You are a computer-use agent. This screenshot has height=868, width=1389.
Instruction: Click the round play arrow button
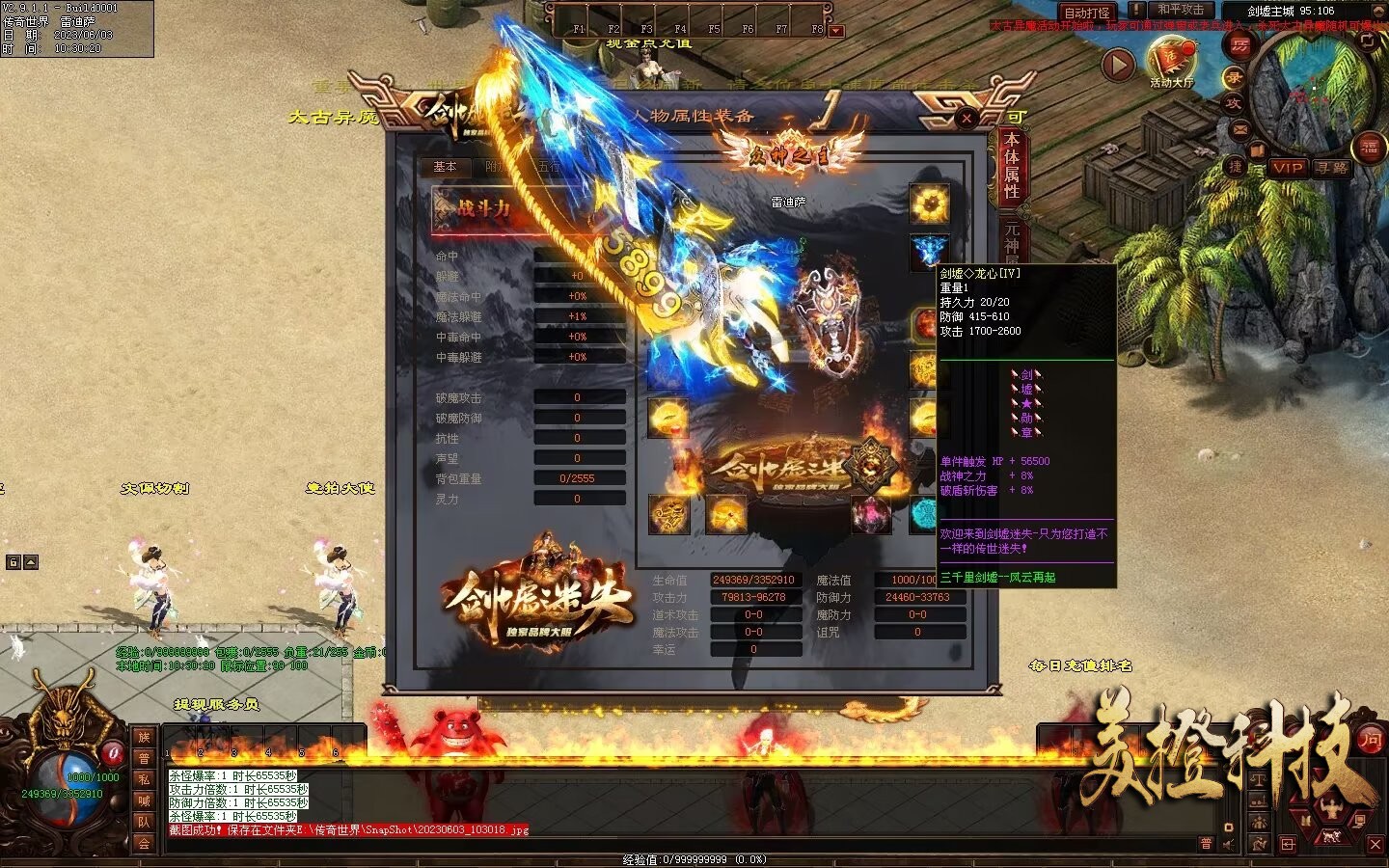(x=1118, y=65)
